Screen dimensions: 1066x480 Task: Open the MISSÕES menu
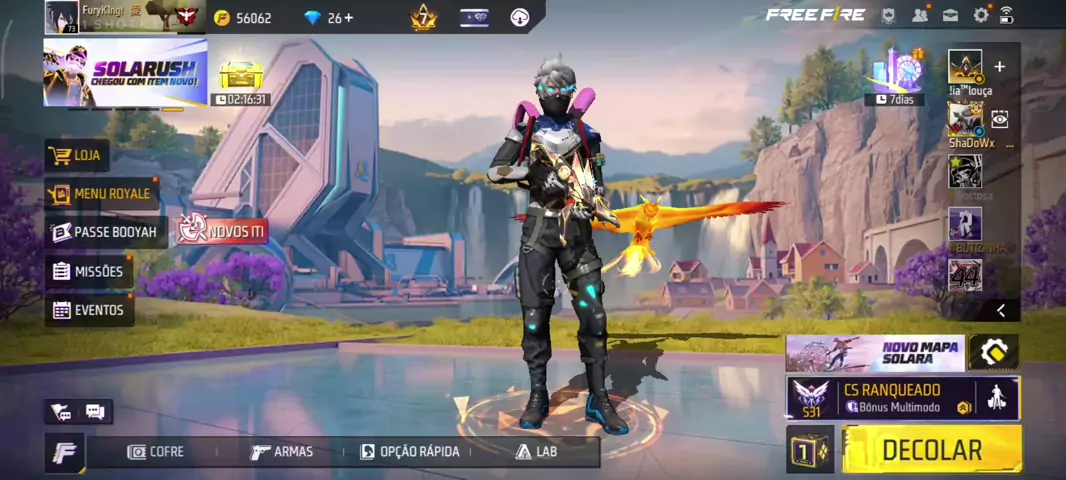click(89, 271)
